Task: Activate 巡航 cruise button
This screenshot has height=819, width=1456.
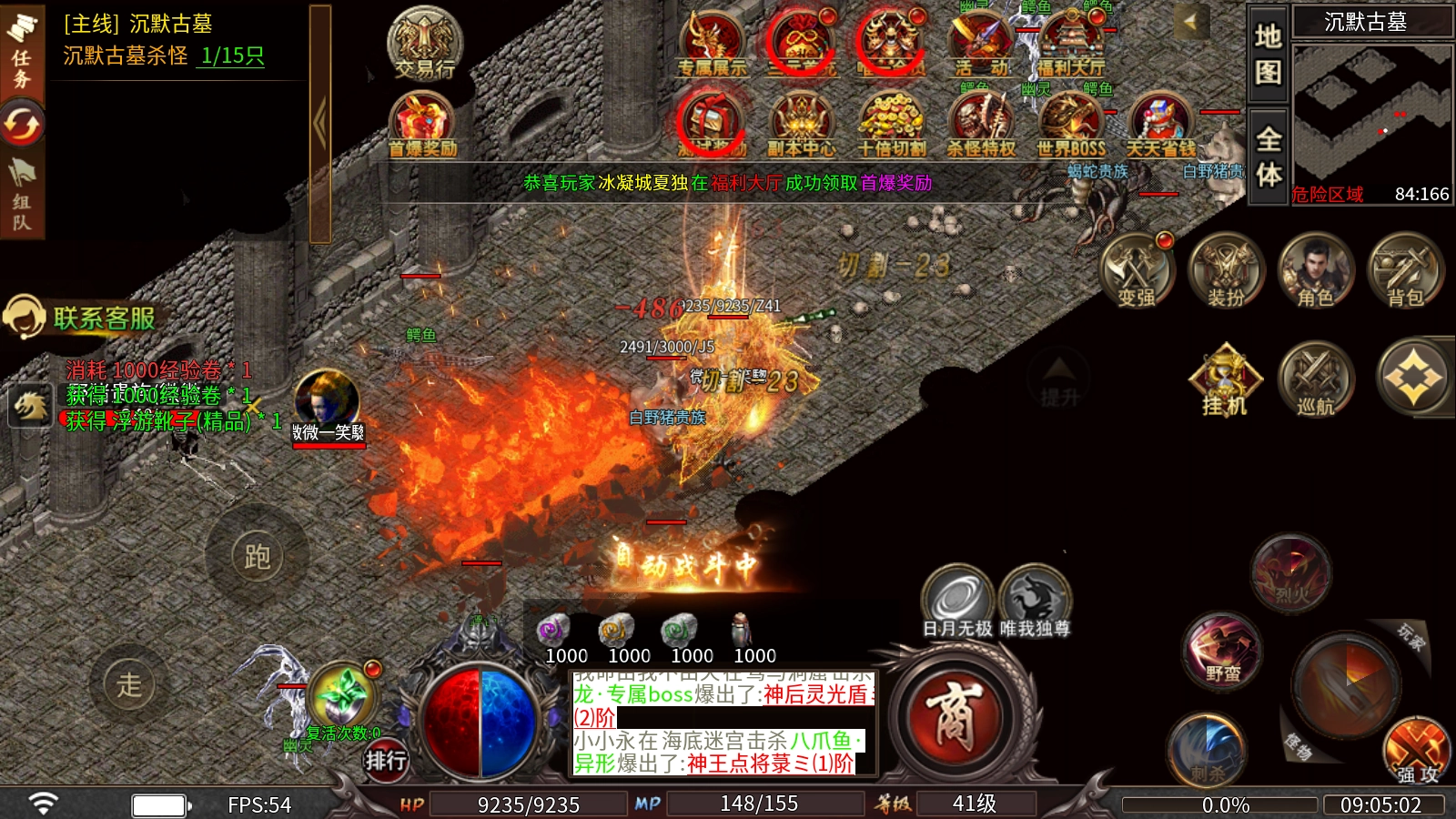Action: pos(1315,379)
